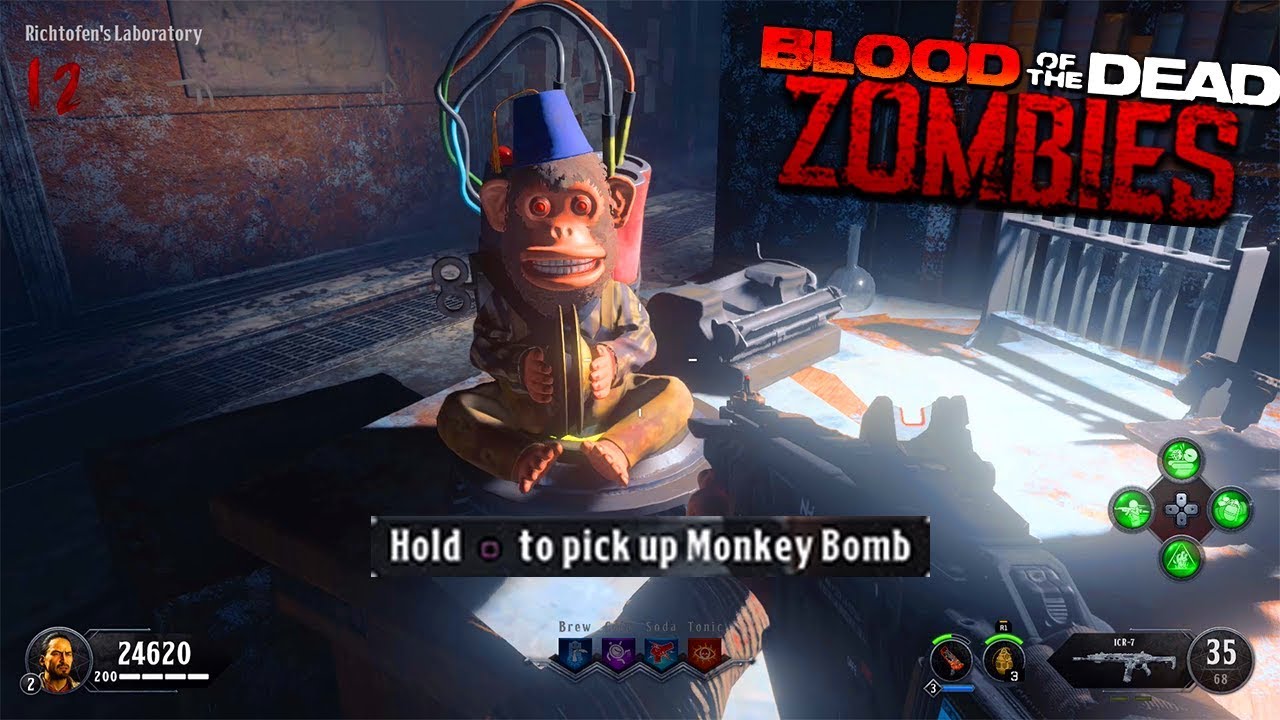Select the Soda perk with crossed pistols
Screen dimensions: 1280x720
click(661, 652)
